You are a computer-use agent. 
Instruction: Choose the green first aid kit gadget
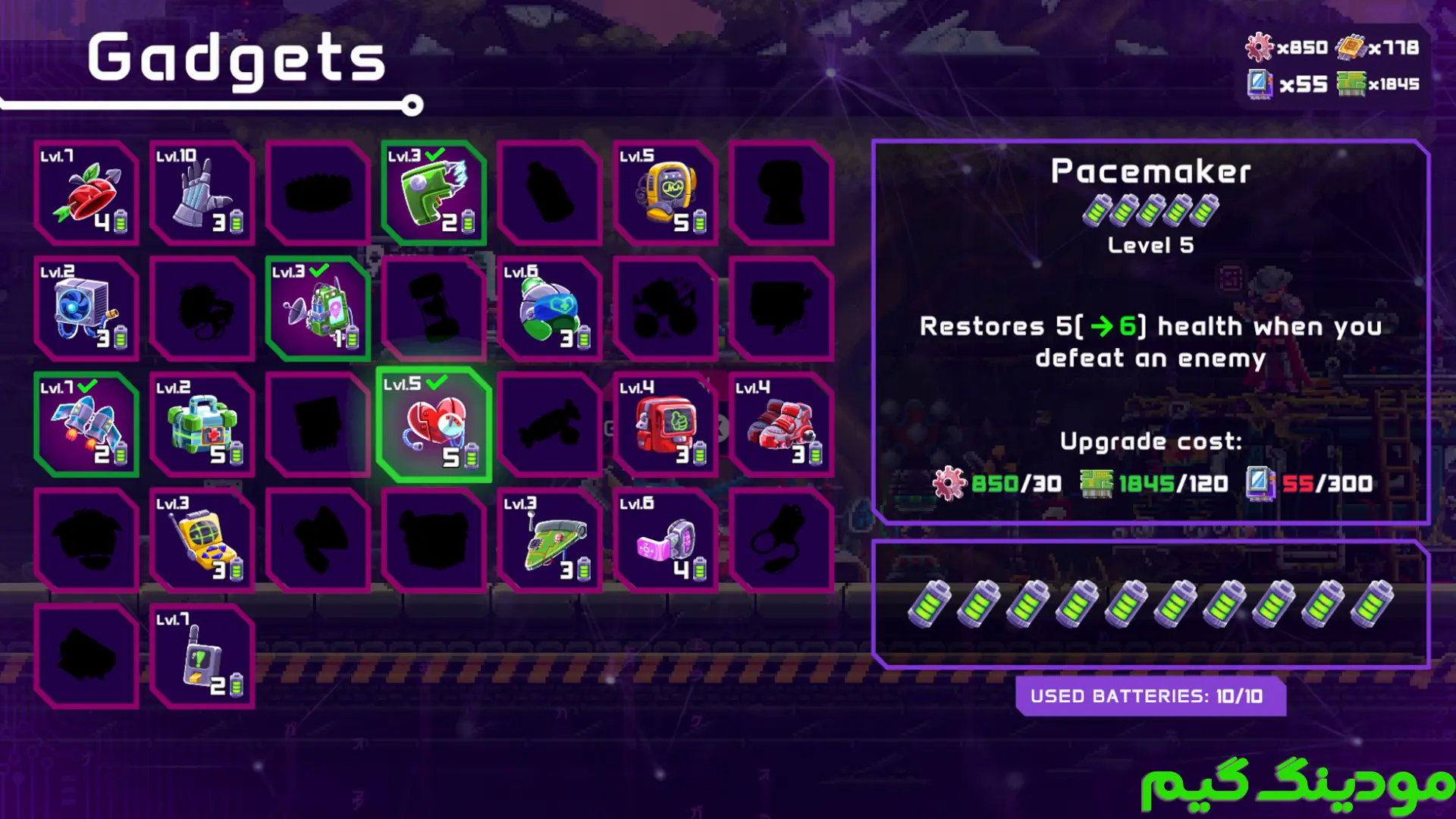click(x=202, y=425)
